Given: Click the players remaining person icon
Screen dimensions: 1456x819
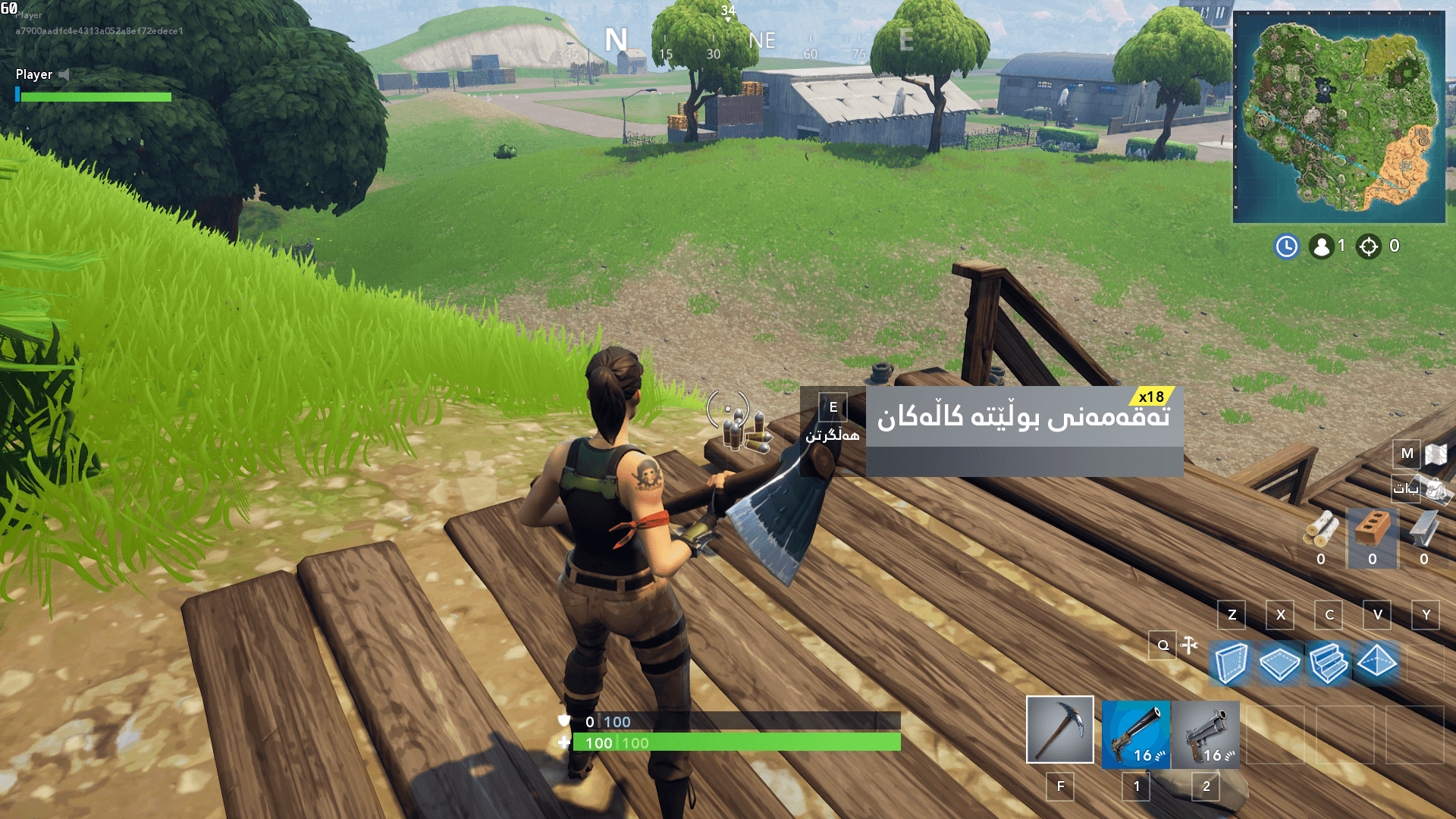Looking at the screenshot, I should (x=1322, y=245).
